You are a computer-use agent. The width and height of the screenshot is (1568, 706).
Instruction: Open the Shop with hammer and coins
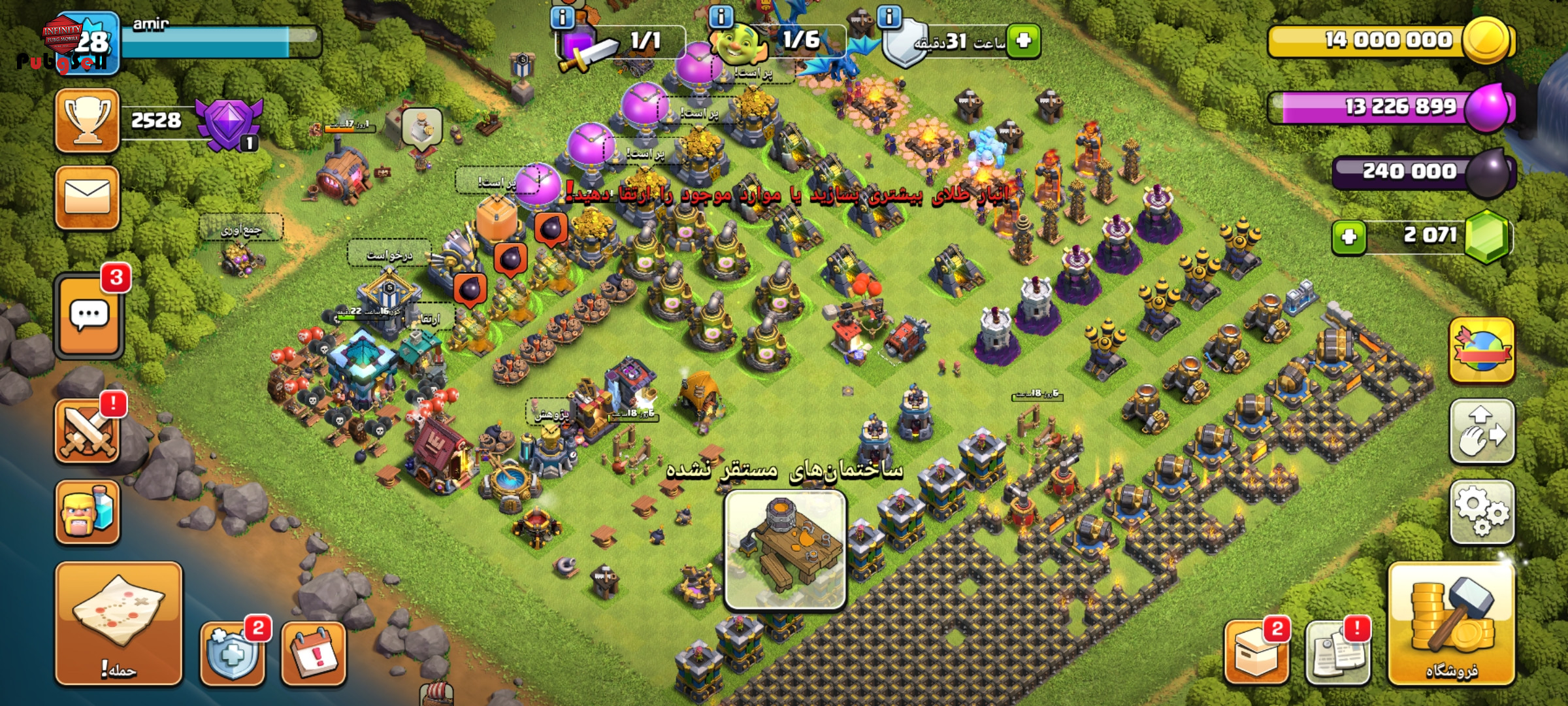point(1451,626)
